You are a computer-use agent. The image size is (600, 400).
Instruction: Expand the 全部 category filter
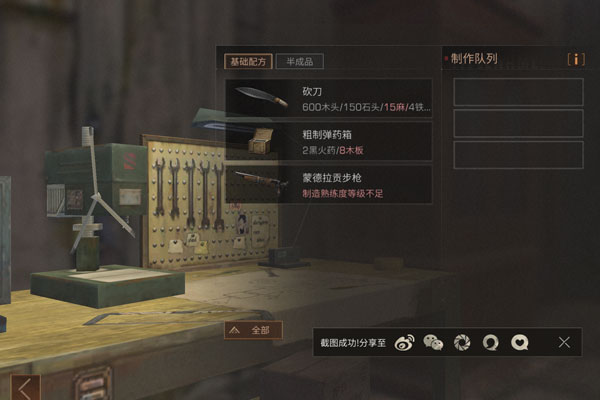253,329
